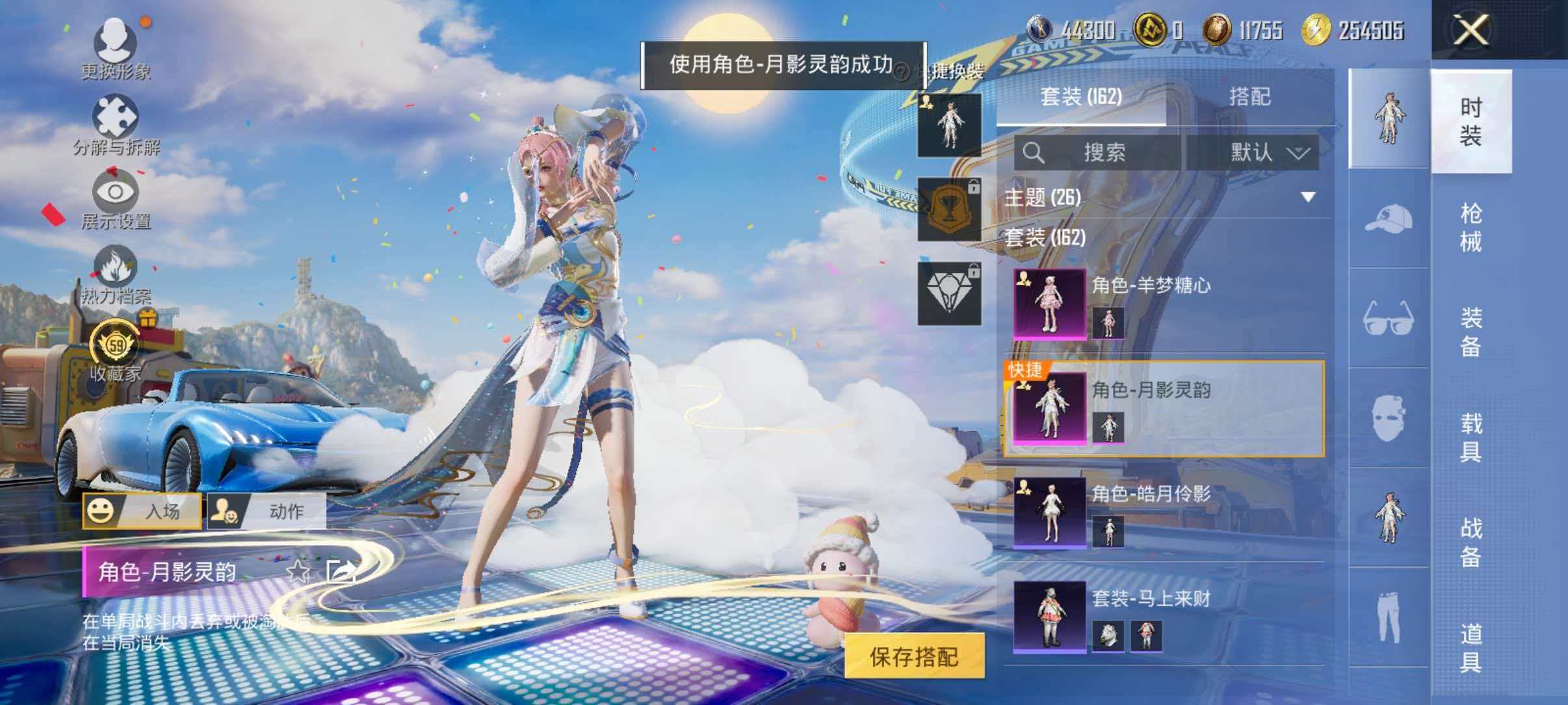This screenshot has width=1568, height=705.
Task: Open 展示设置 via the eye icon
Action: [116, 193]
